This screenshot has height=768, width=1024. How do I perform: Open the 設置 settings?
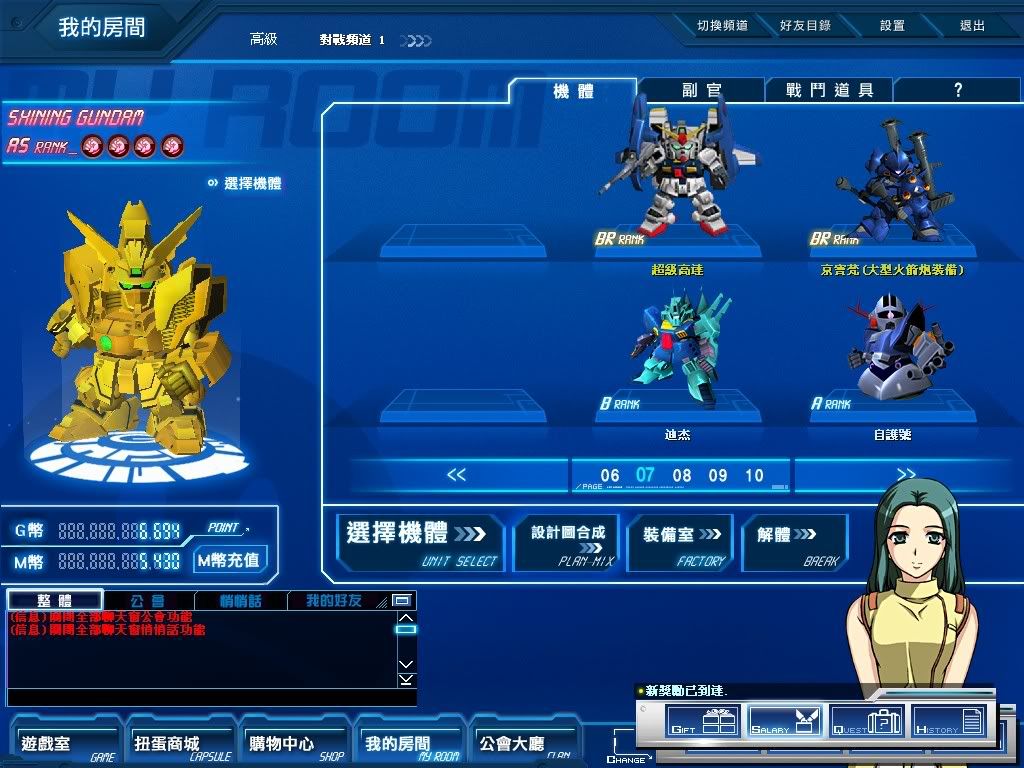point(892,26)
